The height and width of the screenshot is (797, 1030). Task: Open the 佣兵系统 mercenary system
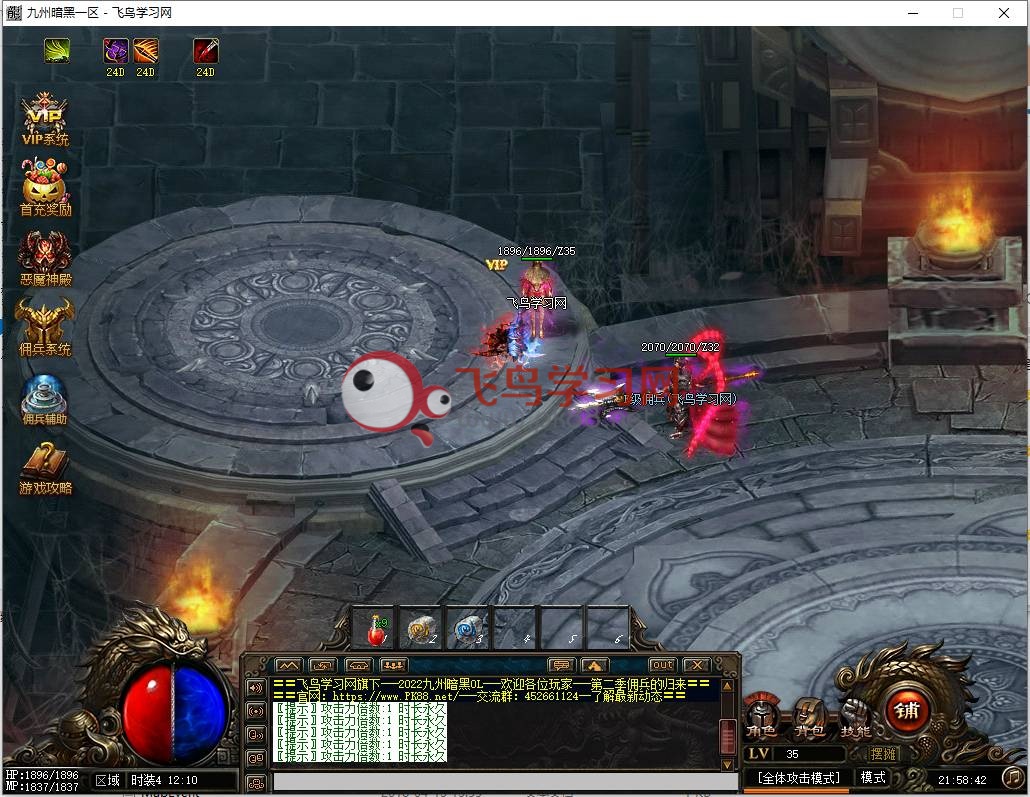[45, 327]
